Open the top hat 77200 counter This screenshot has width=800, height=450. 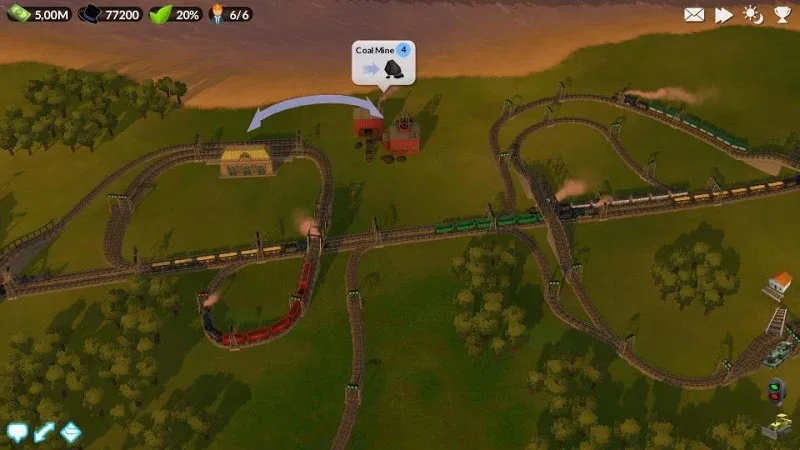pyautogui.click(x=109, y=14)
